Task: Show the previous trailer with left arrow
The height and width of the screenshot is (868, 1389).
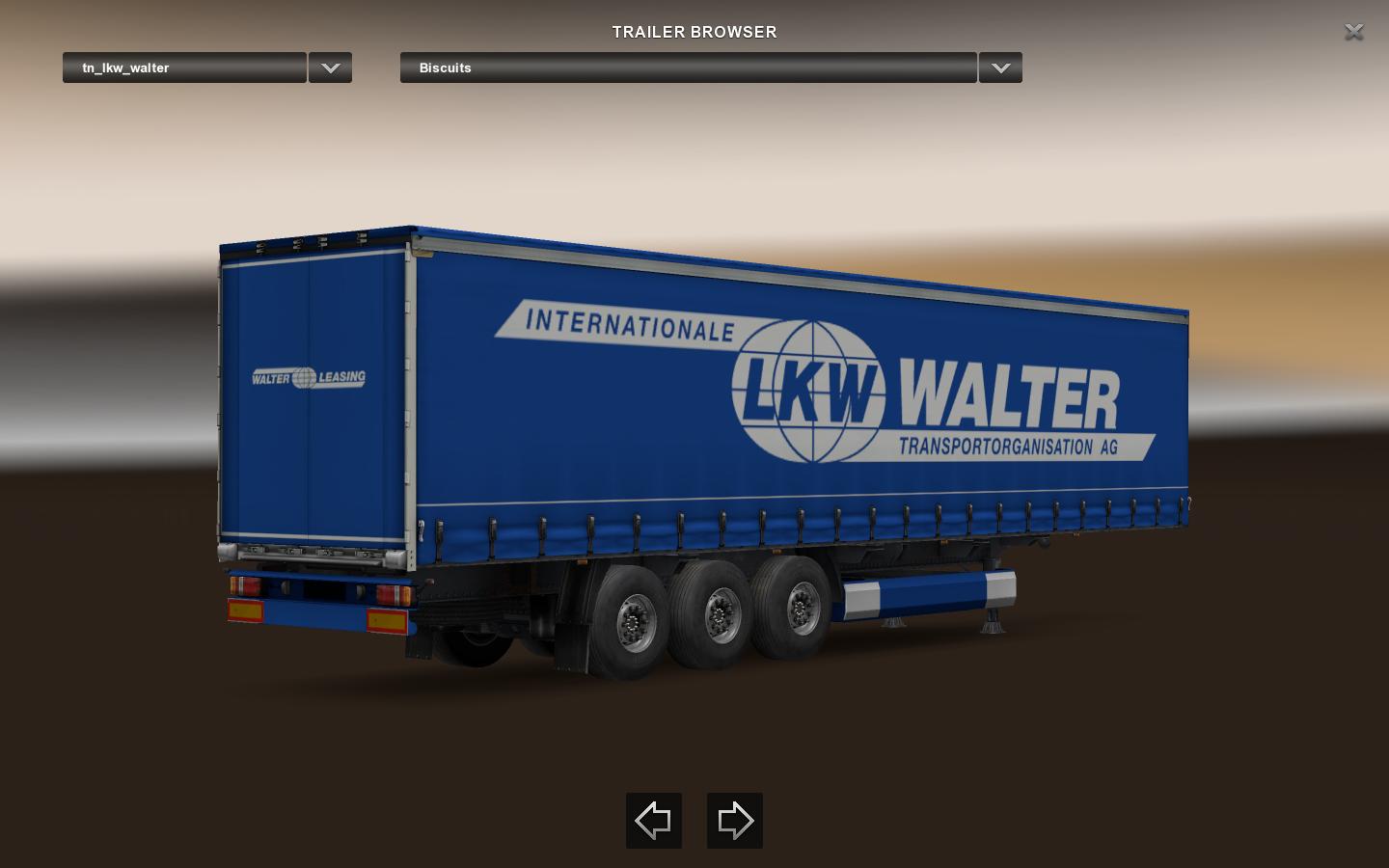Action: point(654,821)
